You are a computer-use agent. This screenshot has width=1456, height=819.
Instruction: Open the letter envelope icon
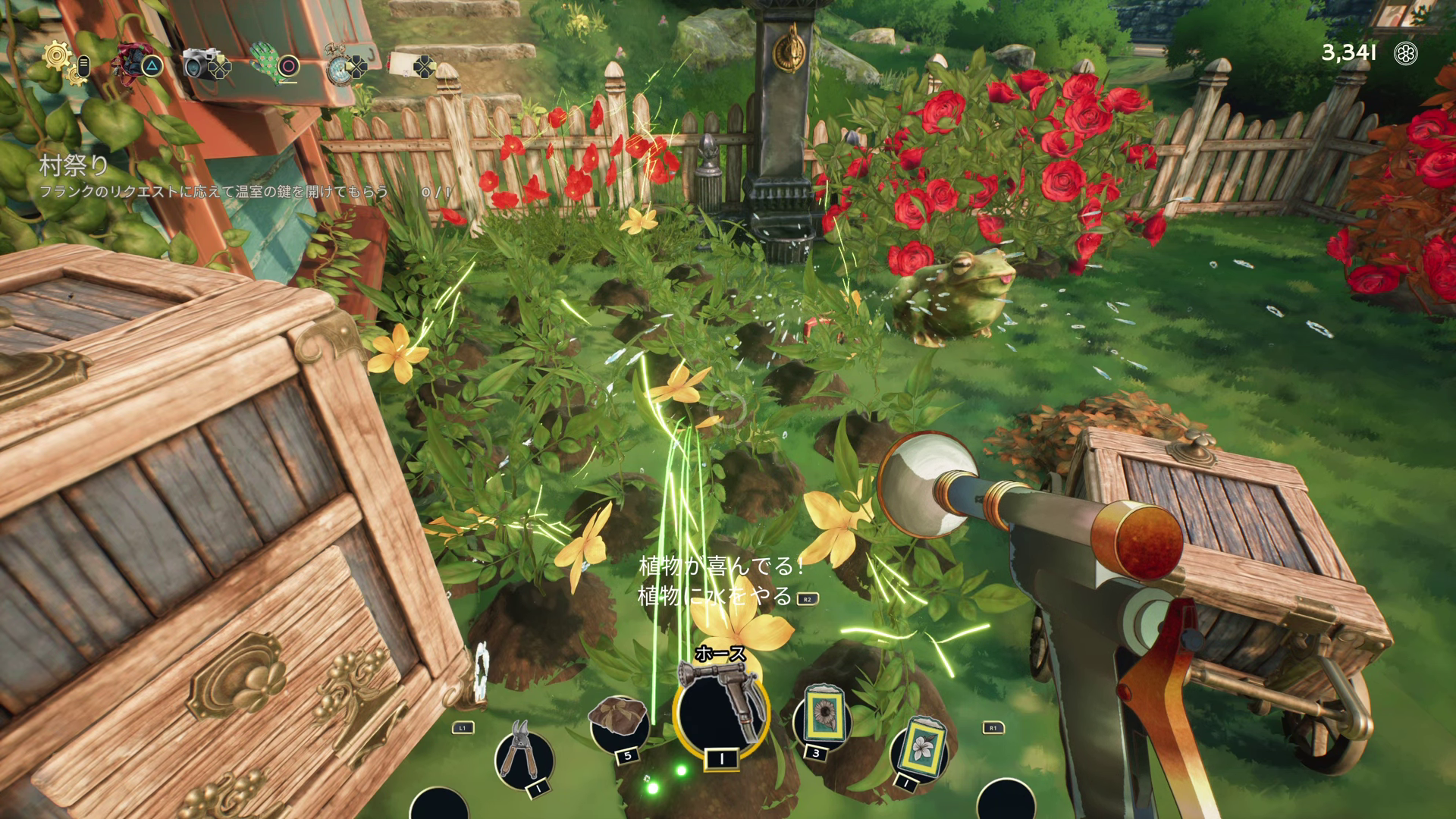click(403, 65)
